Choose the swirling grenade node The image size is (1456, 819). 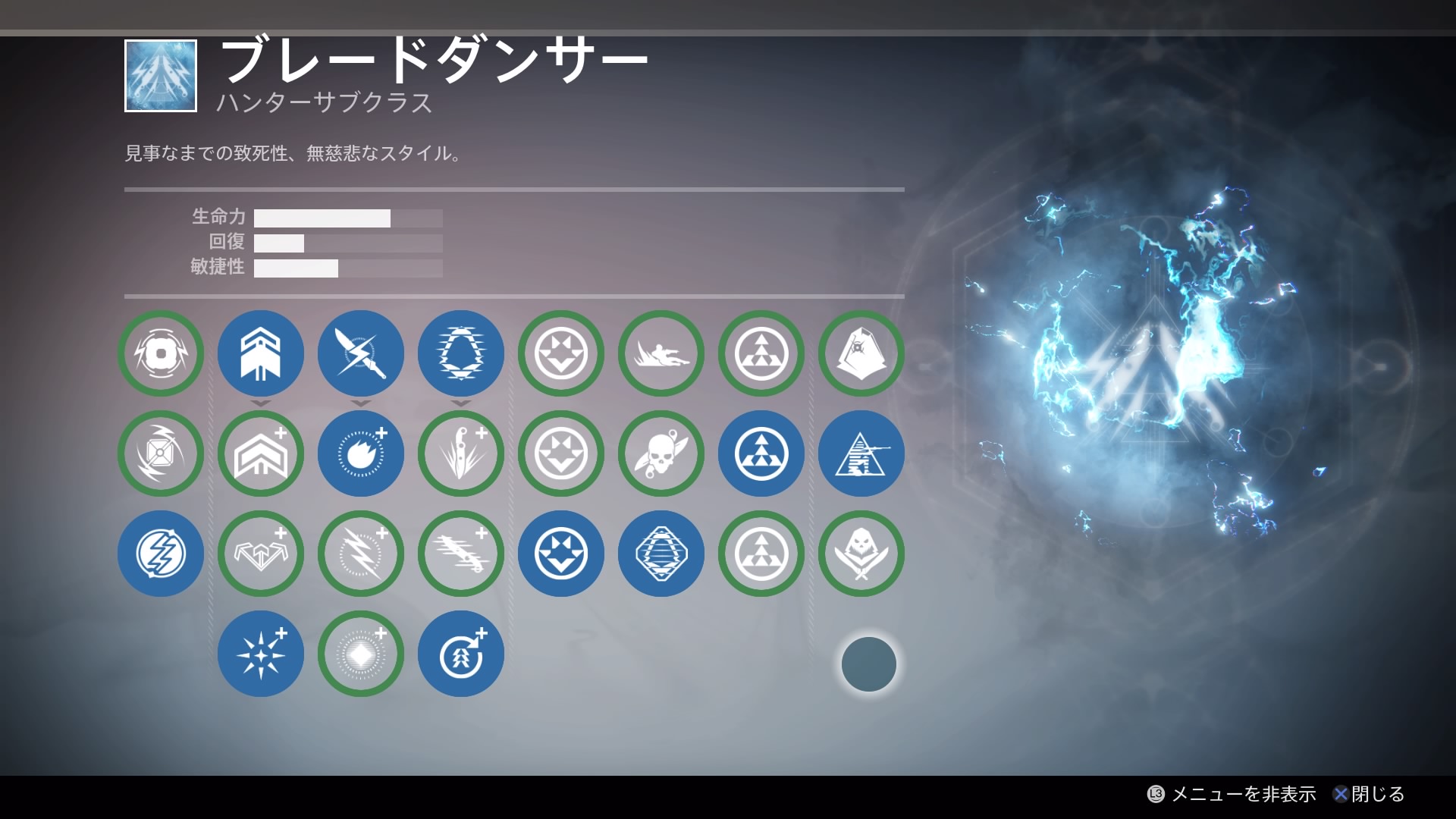[x=161, y=453]
